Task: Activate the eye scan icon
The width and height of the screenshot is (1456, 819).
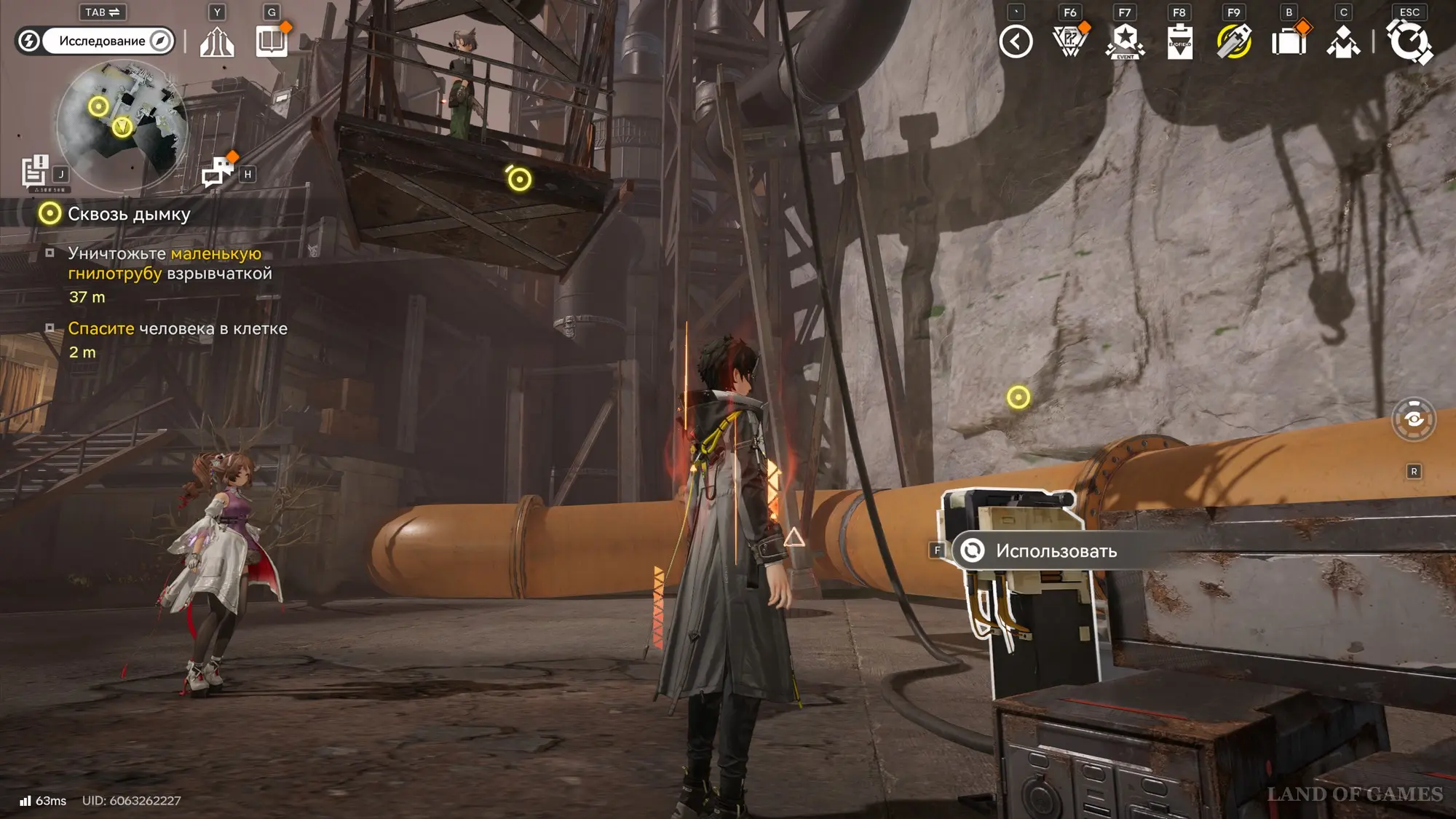Action: [1414, 419]
